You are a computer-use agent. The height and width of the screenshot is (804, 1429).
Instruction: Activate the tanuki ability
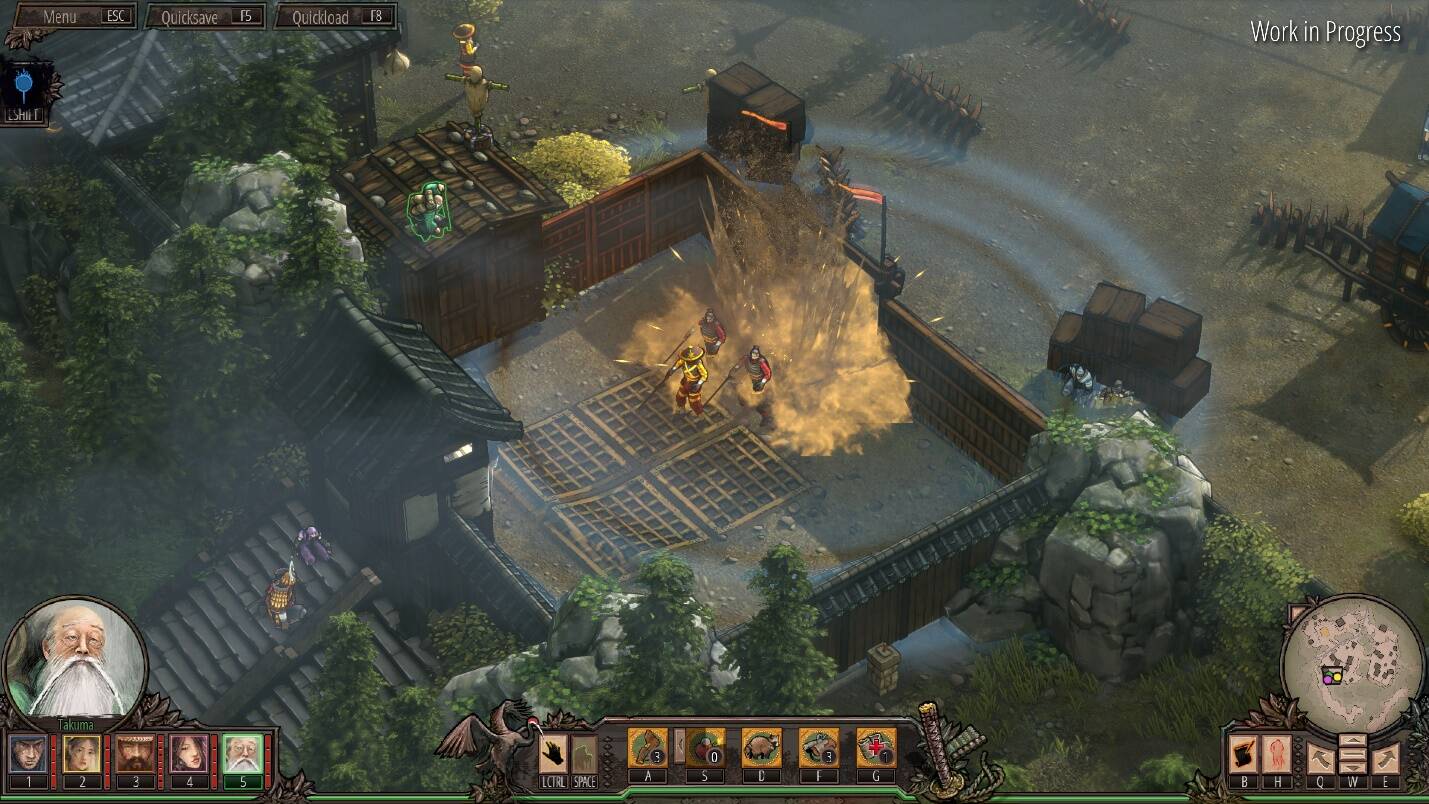(761, 748)
